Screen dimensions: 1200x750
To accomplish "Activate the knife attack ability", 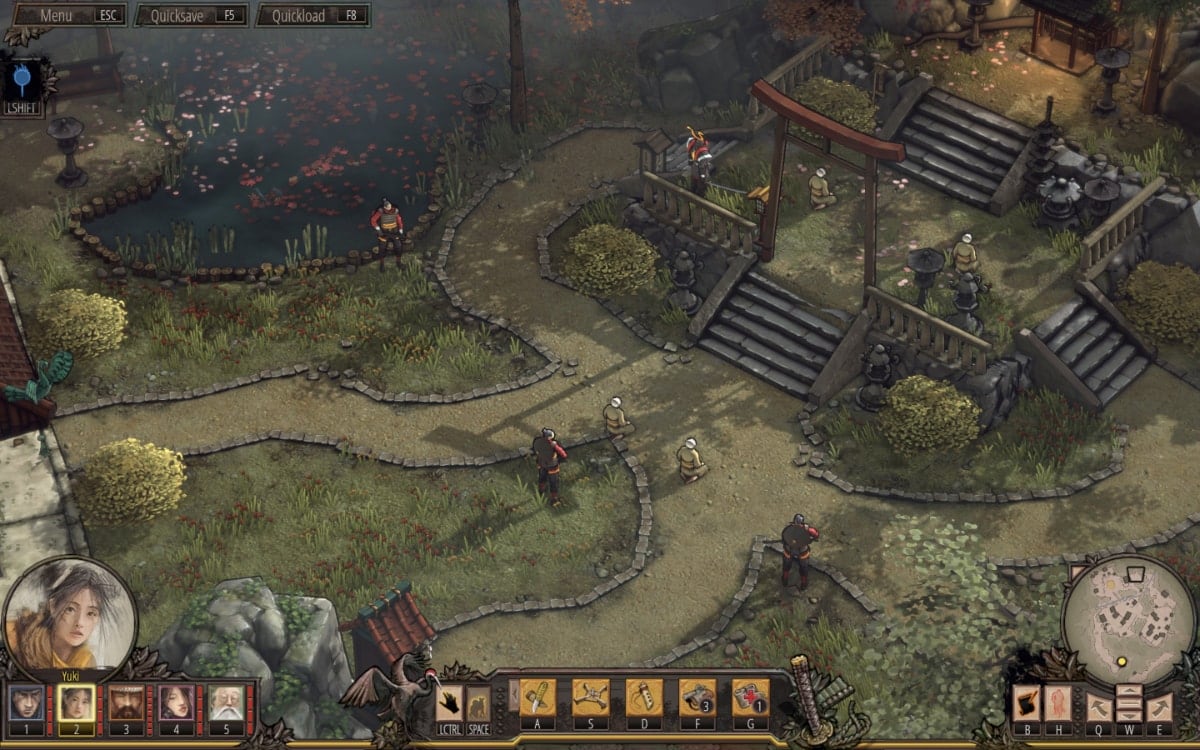I will coord(537,696).
